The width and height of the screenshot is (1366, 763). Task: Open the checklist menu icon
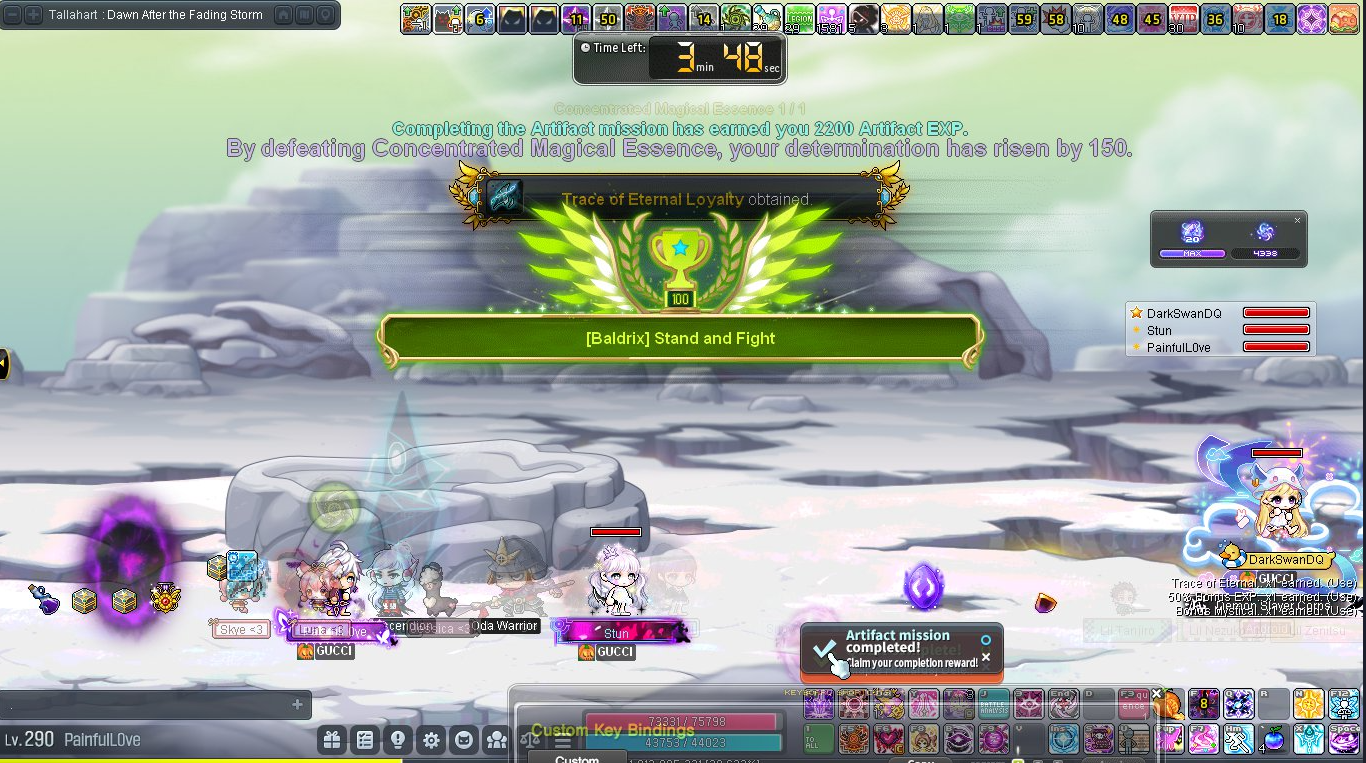365,740
